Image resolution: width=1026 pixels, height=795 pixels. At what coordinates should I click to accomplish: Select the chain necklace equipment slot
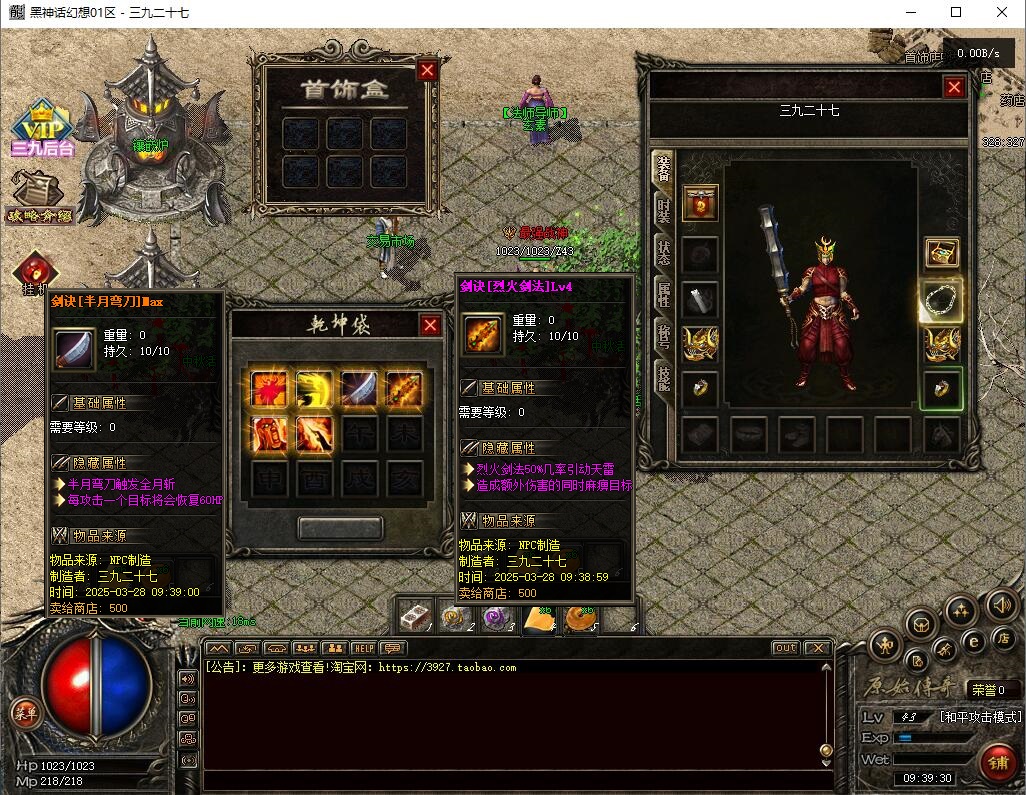click(x=940, y=299)
